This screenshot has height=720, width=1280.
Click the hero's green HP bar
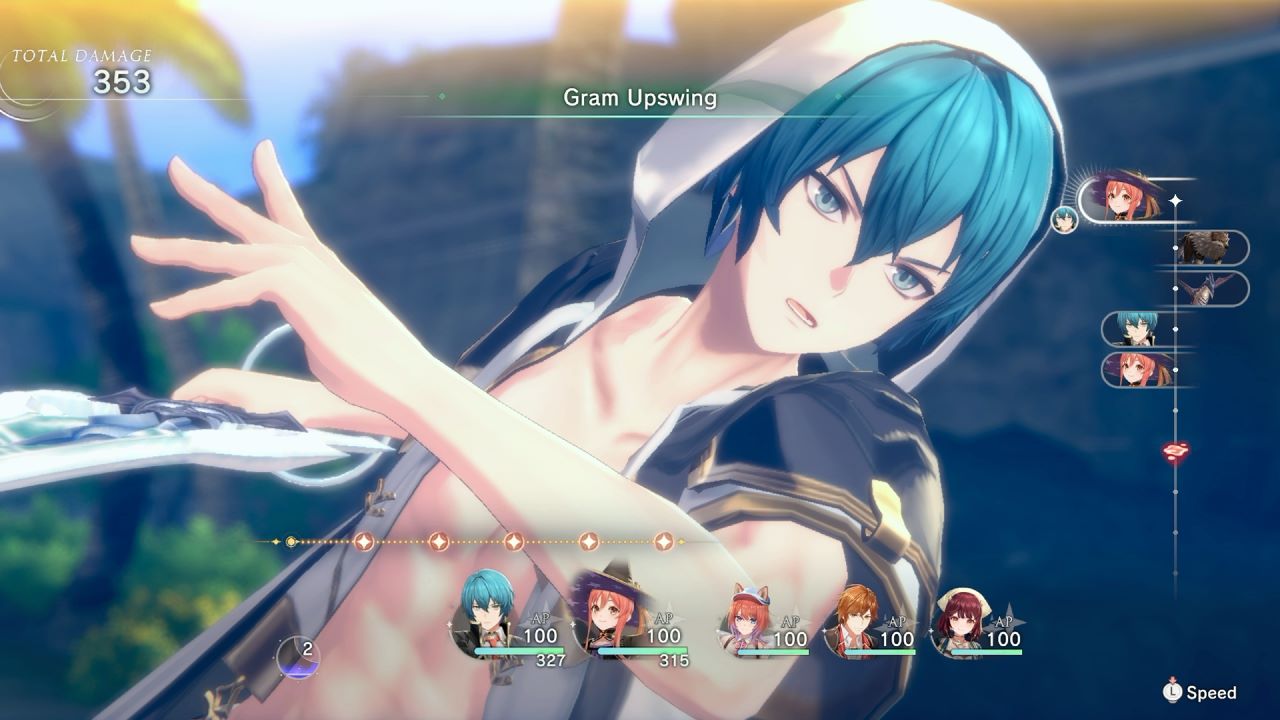pos(519,650)
